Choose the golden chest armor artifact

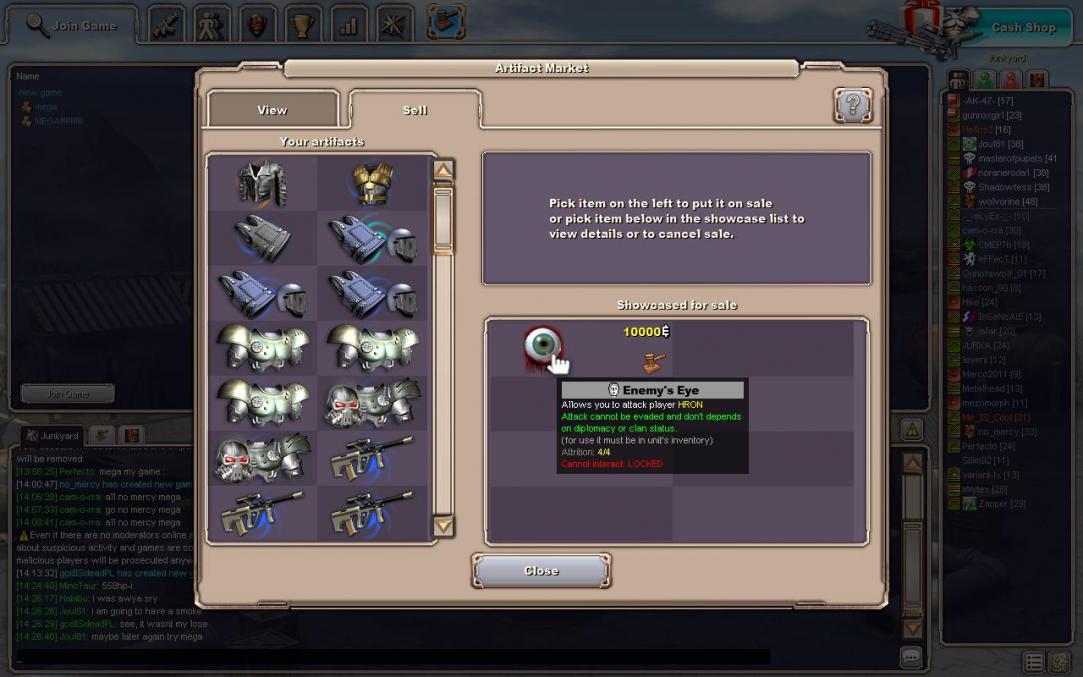[371, 183]
